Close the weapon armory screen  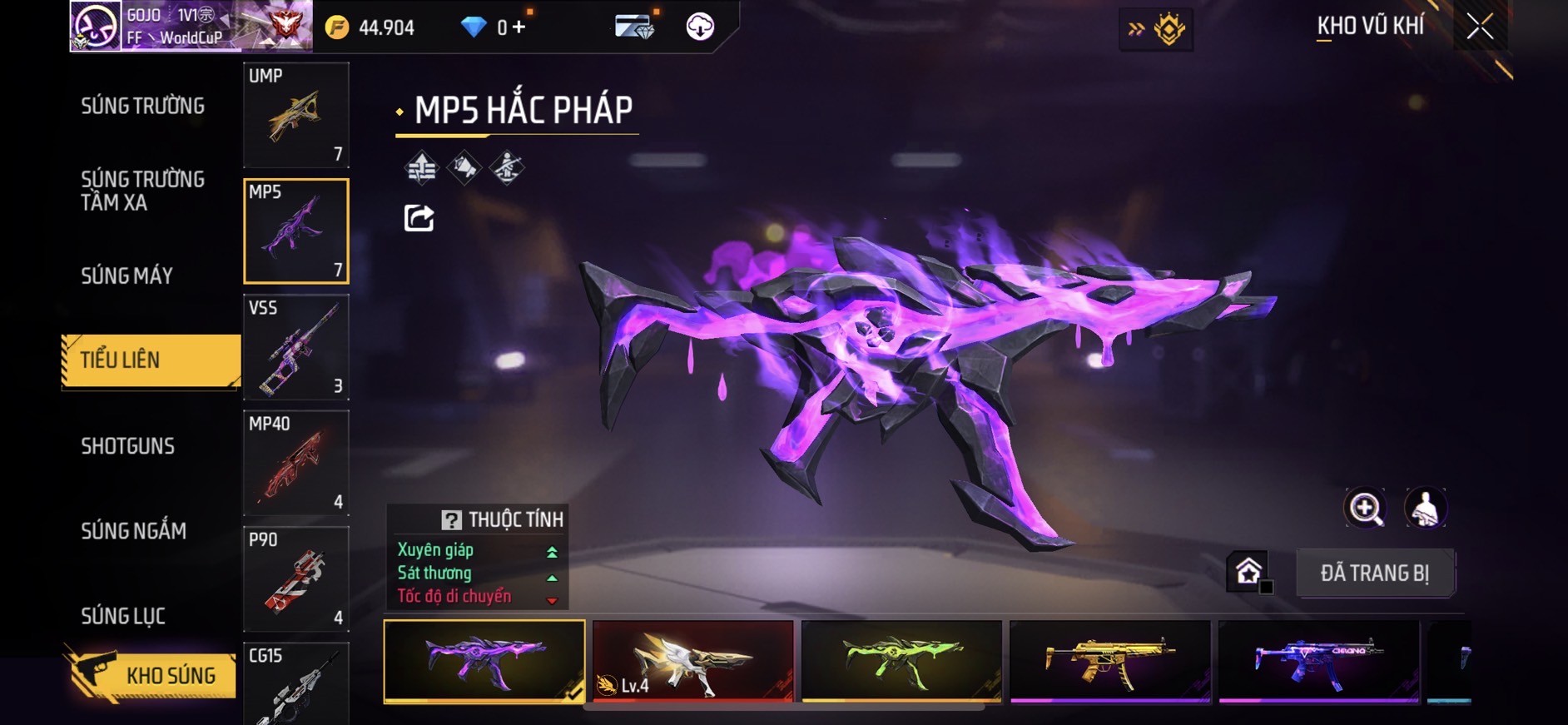pyautogui.click(x=1480, y=27)
